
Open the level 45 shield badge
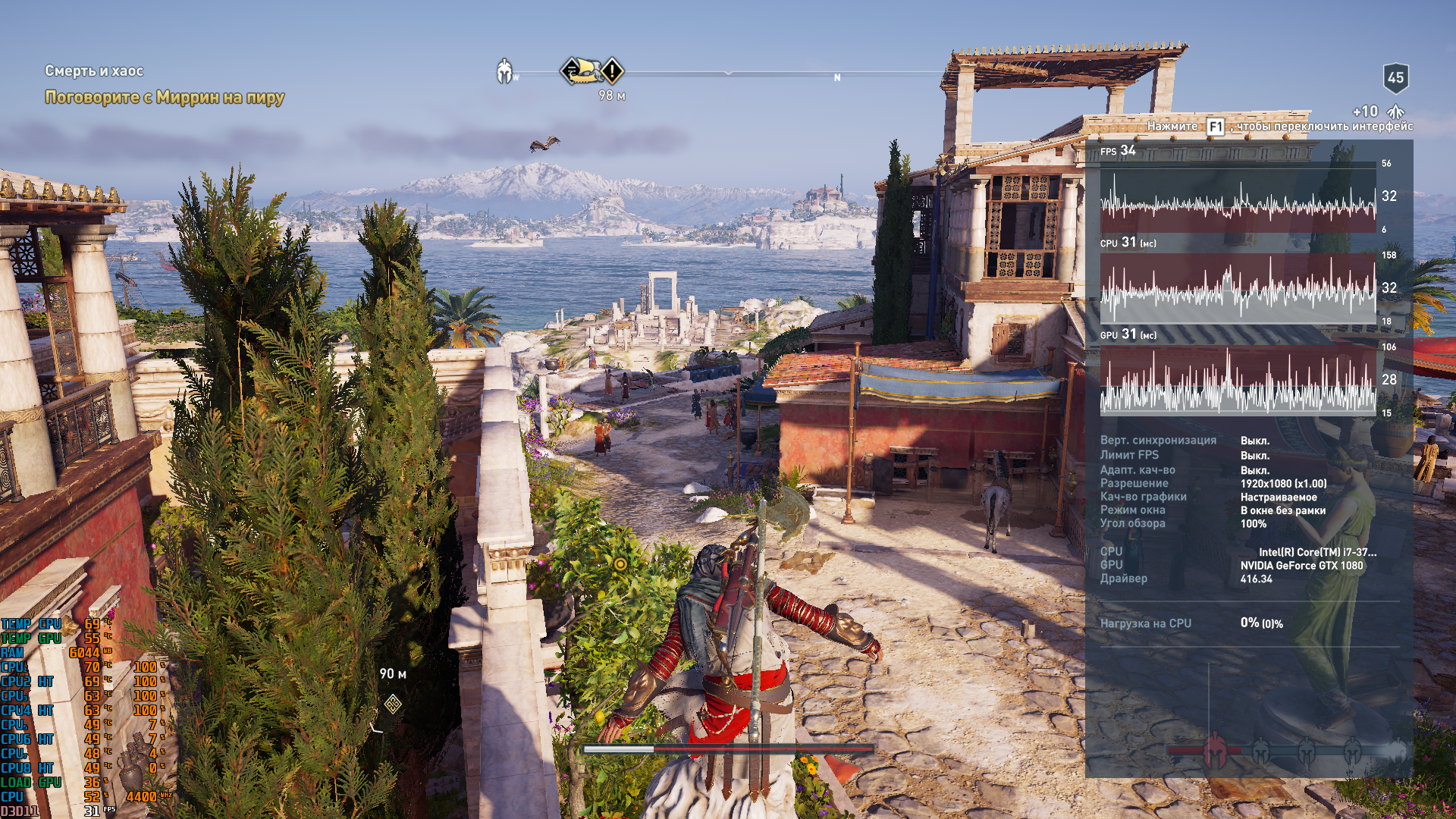1395,77
